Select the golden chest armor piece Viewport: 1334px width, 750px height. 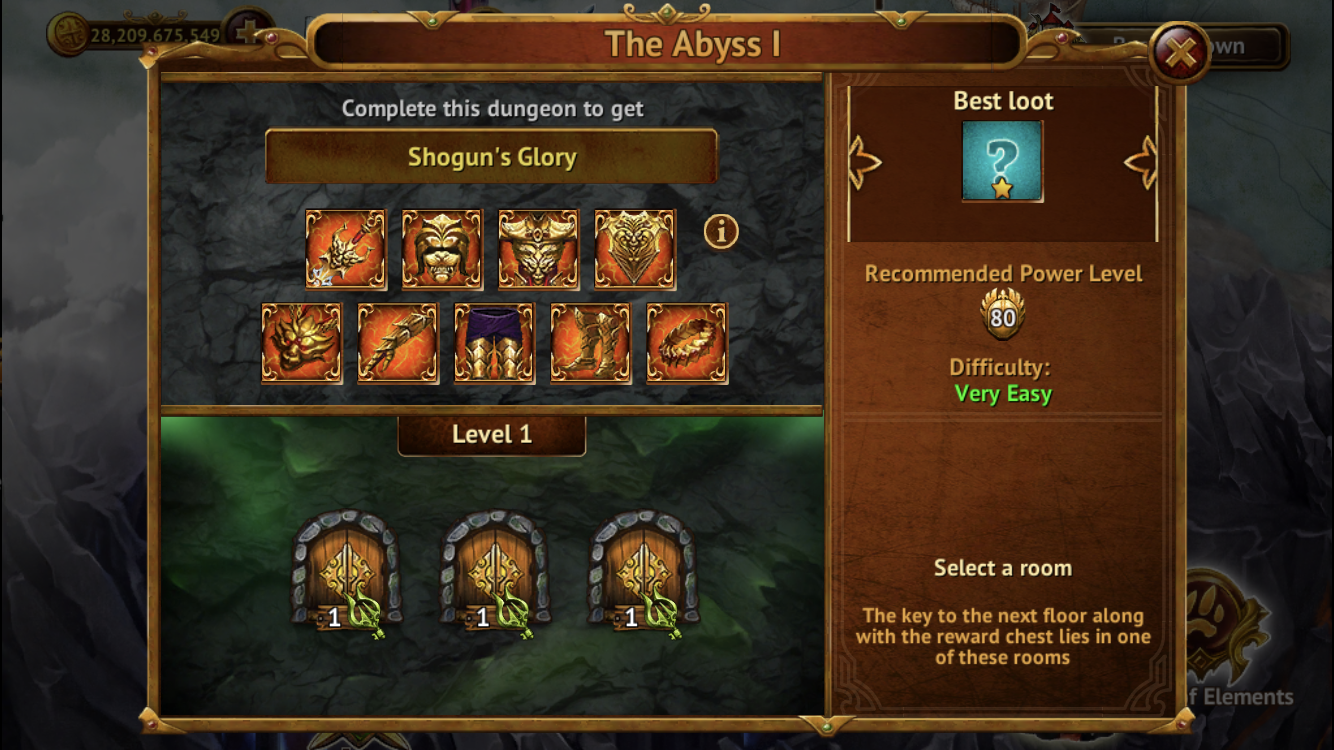click(635, 249)
